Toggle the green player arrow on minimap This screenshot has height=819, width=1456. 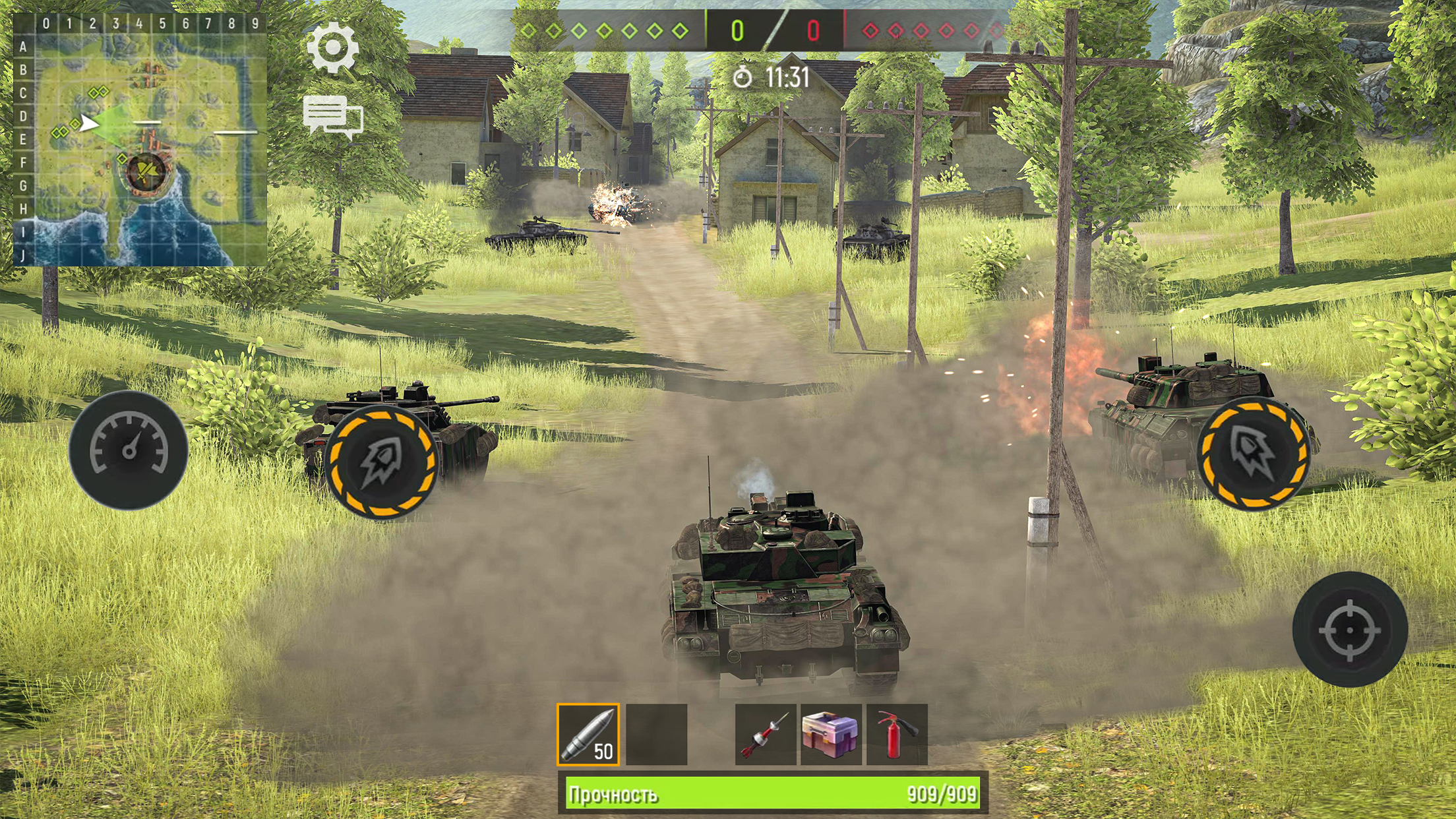click(x=90, y=124)
